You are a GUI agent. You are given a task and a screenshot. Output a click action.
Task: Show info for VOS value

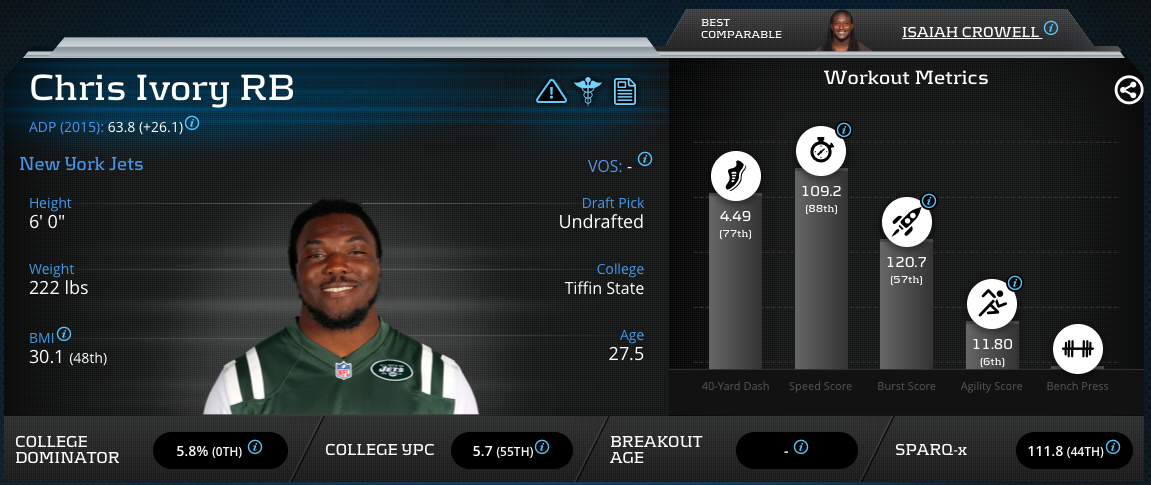(645, 159)
